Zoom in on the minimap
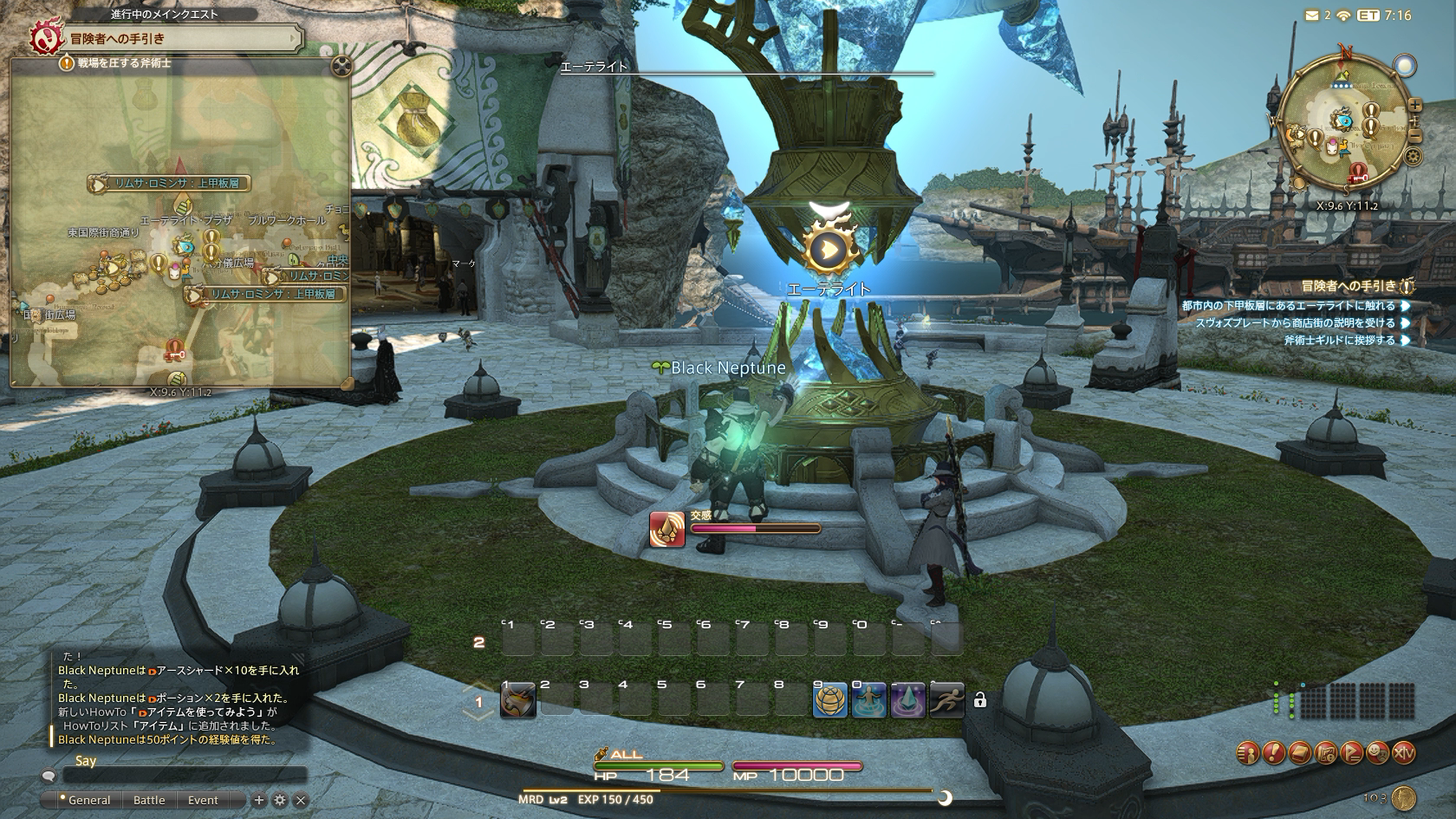Image resolution: width=1456 pixels, height=819 pixels. pyautogui.click(x=1414, y=106)
